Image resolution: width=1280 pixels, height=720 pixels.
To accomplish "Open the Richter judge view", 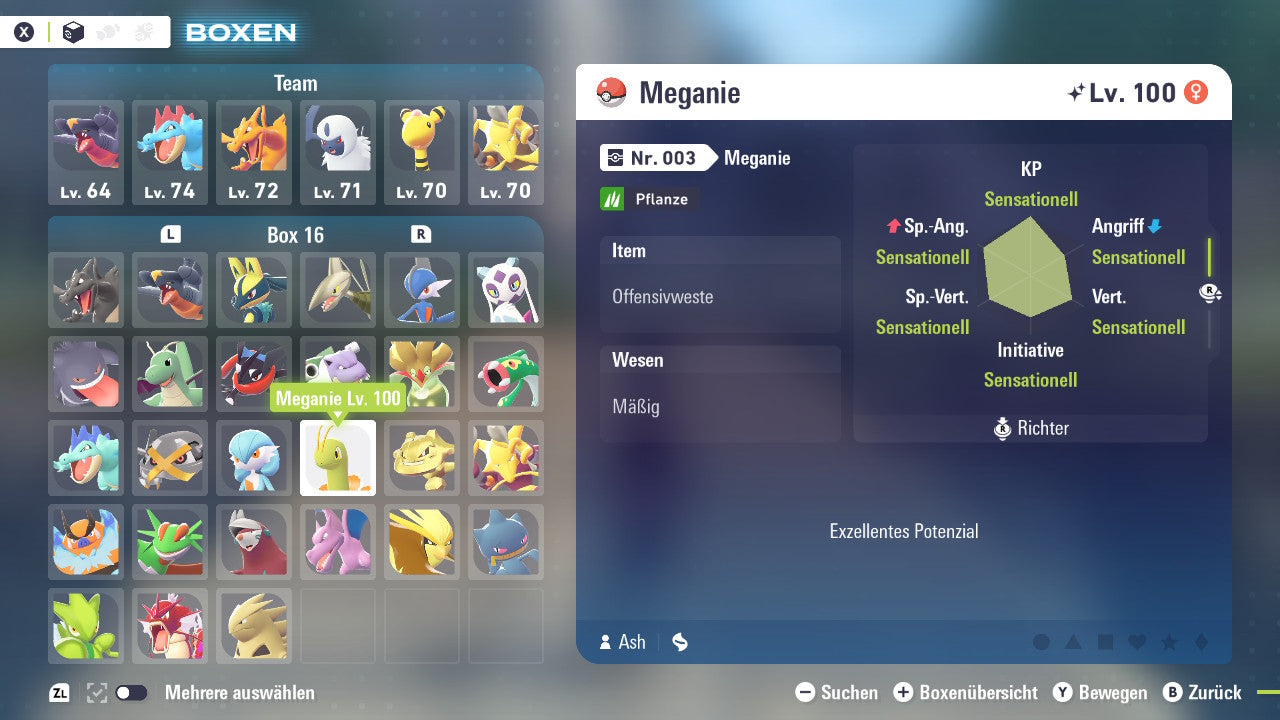I will (x=1031, y=428).
